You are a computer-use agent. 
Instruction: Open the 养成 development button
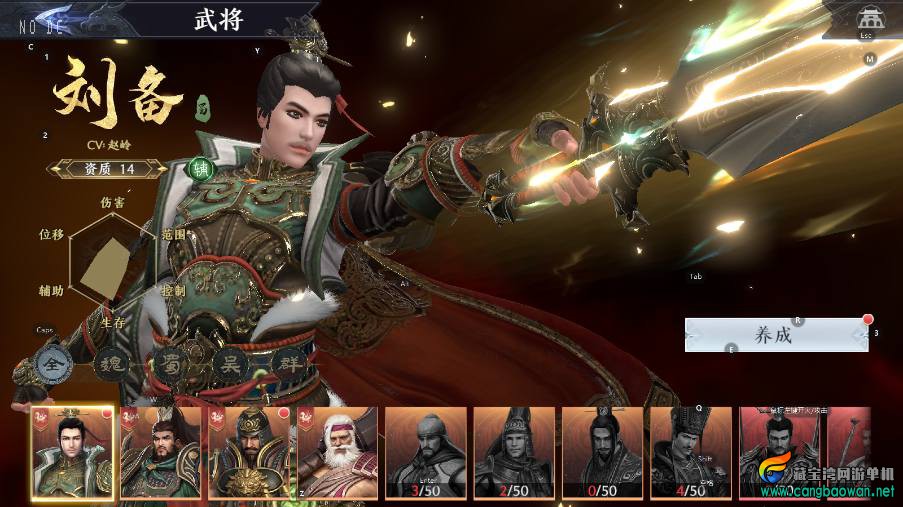click(x=776, y=335)
